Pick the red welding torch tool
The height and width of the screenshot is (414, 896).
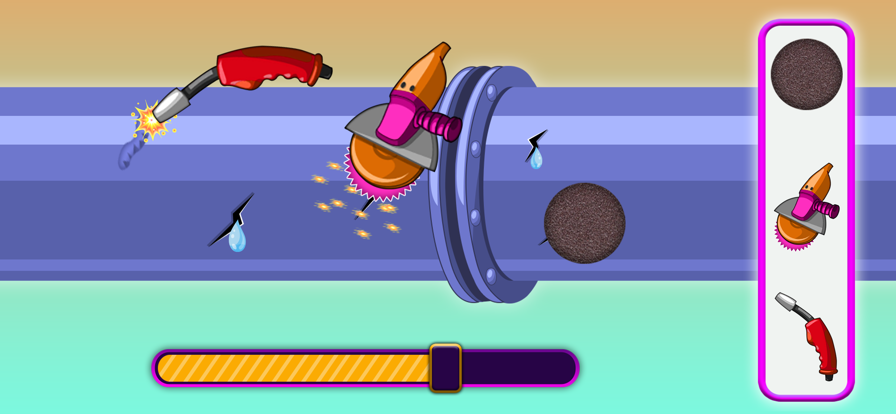(810, 335)
